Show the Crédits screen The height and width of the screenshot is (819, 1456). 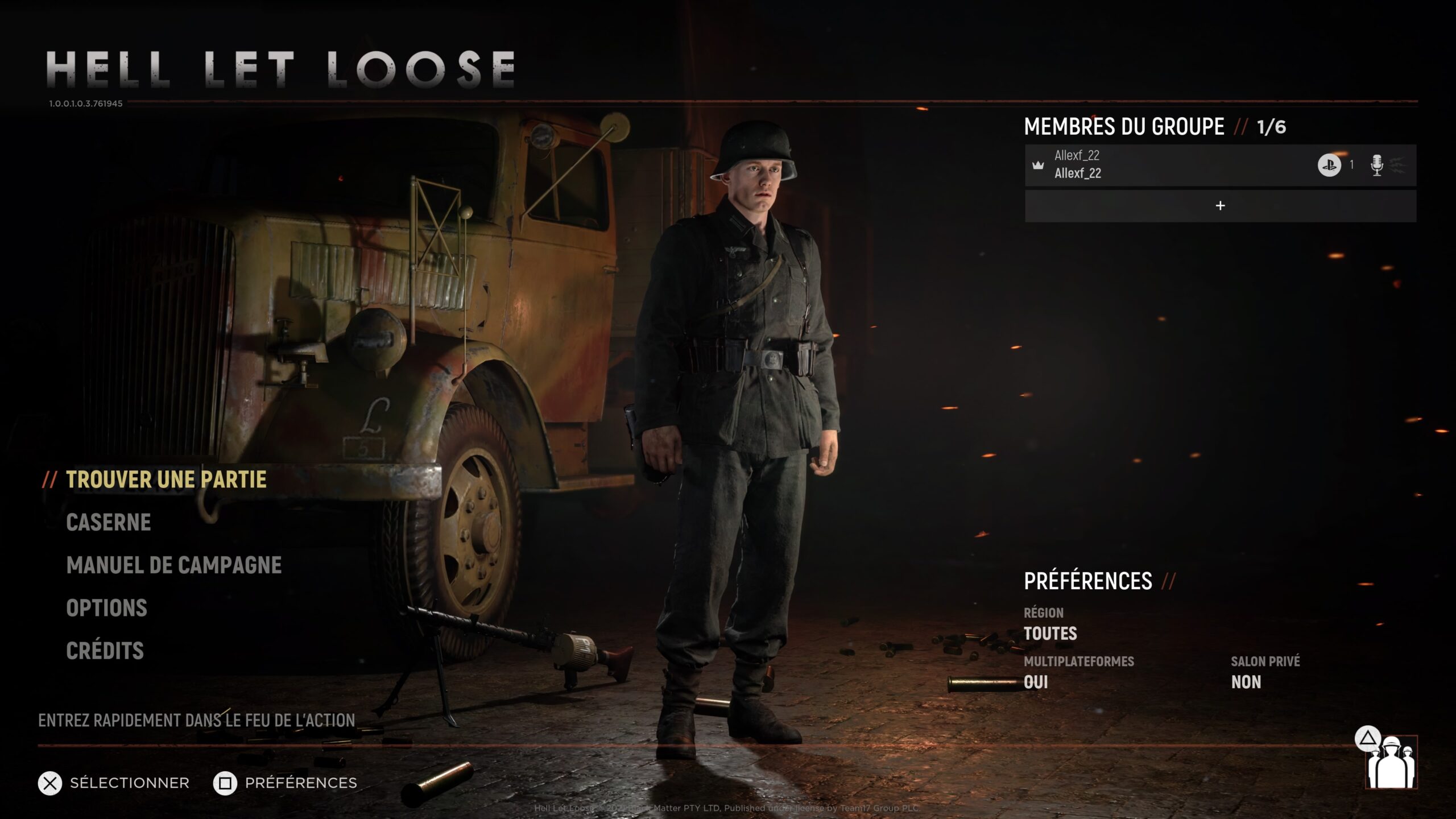(x=105, y=651)
